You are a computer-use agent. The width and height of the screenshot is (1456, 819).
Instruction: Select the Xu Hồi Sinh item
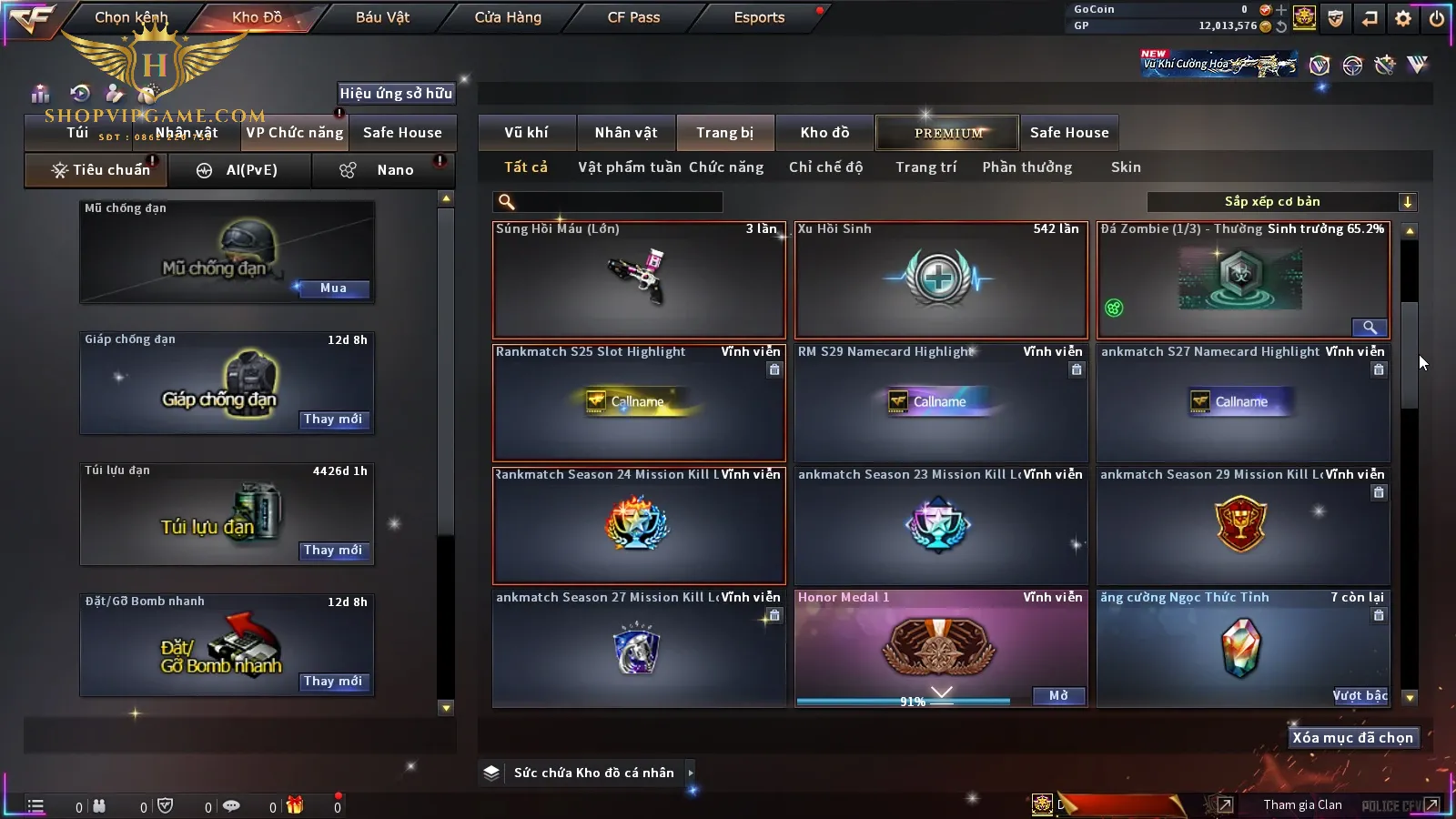pos(941,280)
